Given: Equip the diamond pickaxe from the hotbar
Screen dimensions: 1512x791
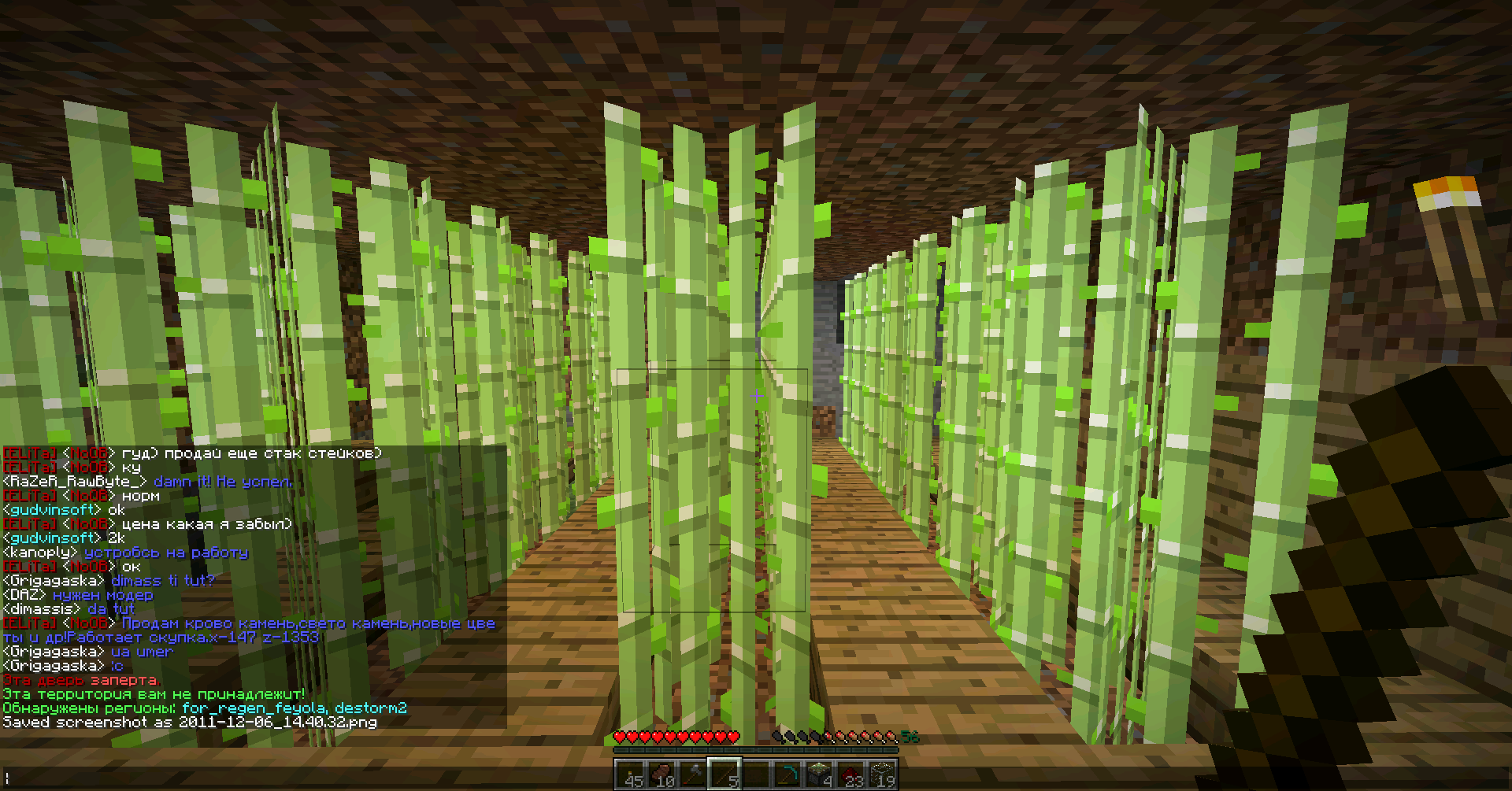Looking at the screenshot, I should (x=787, y=774).
